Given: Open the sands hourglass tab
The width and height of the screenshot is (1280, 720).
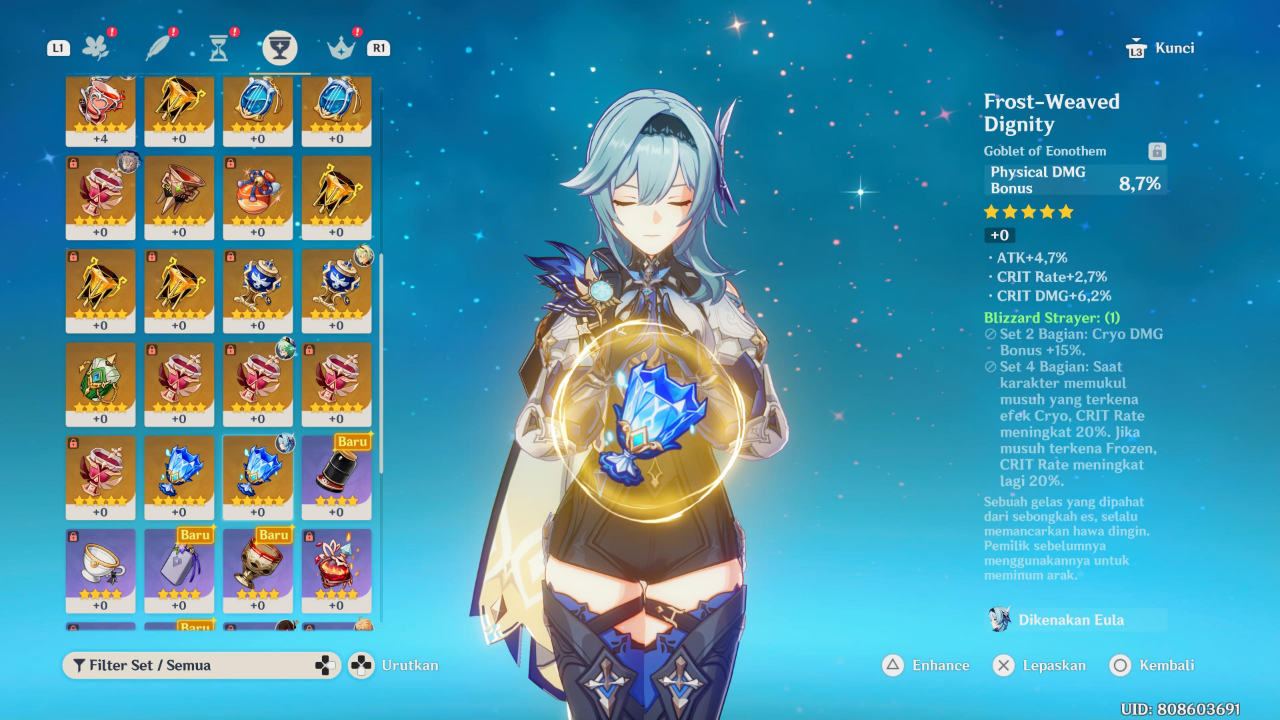Looking at the screenshot, I should (219, 47).
